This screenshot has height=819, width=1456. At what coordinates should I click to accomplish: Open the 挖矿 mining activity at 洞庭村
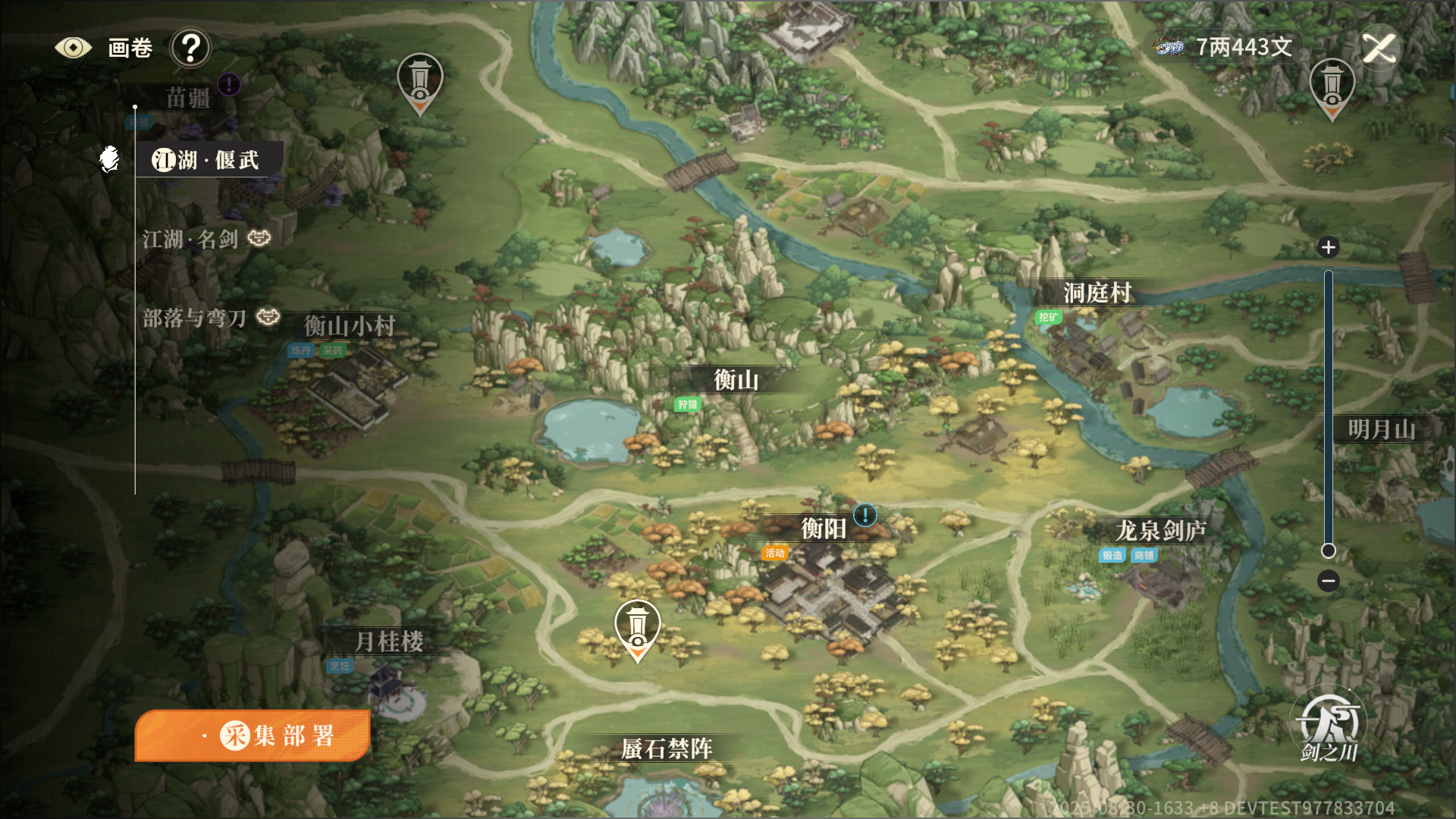(x=1047, y=318)
